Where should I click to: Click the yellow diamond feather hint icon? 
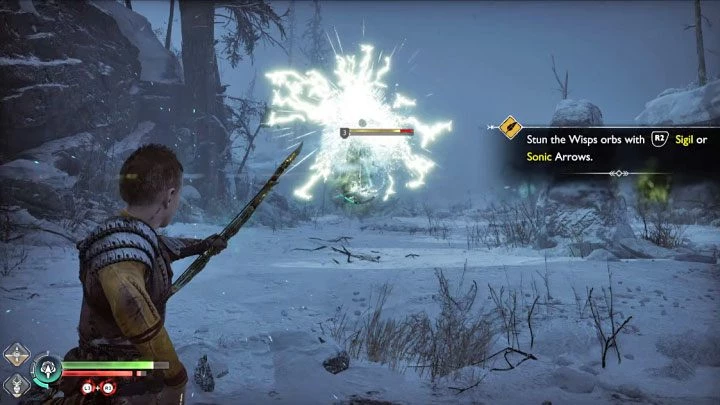[511, 128]
